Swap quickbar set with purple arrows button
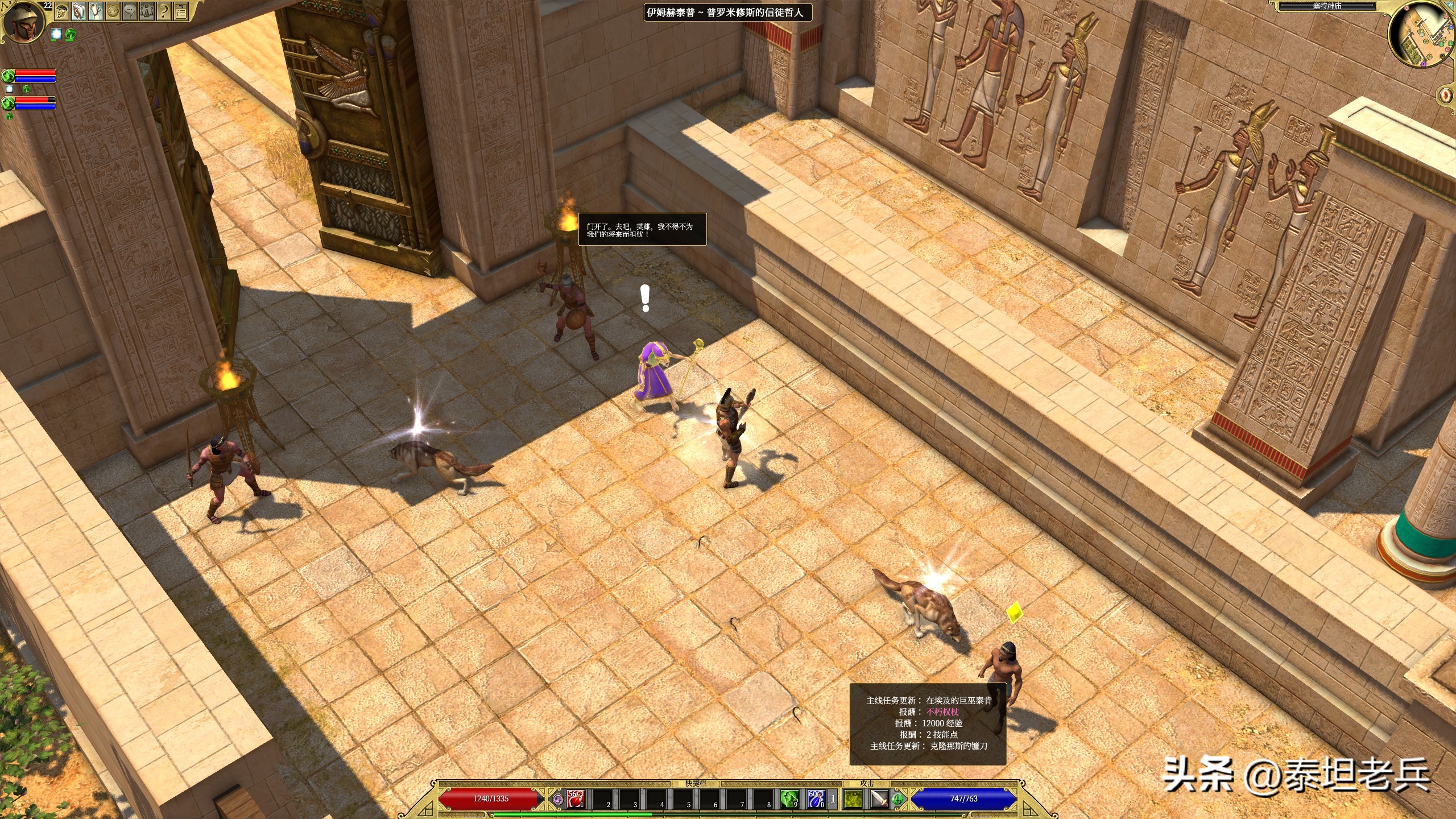Screen dimensions: 1456x819 [x=558, y=799]
